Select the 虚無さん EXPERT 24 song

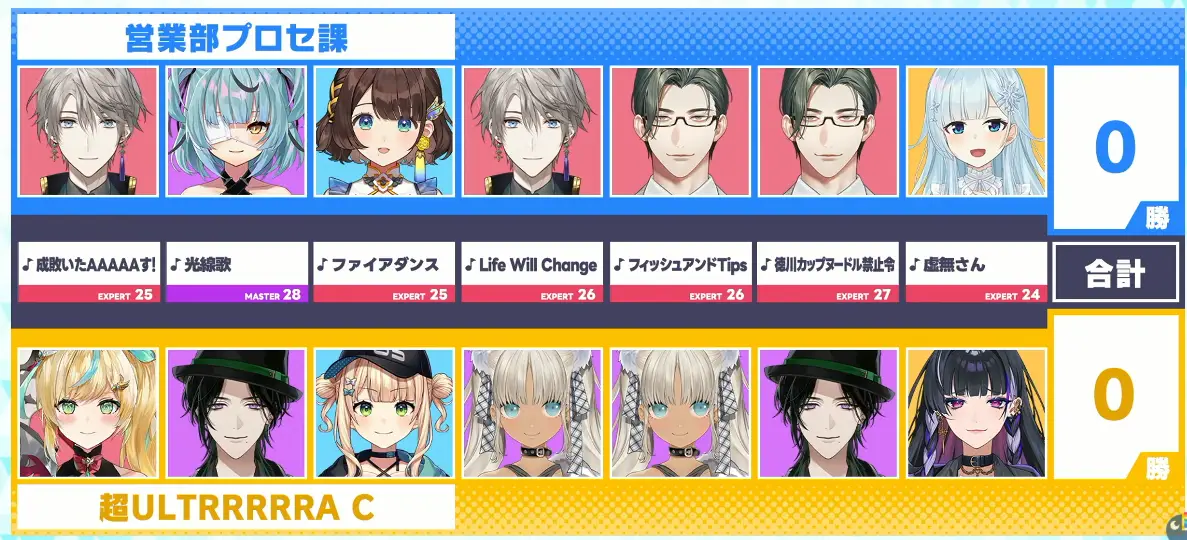pyautogui.click(x=976, y=272)
